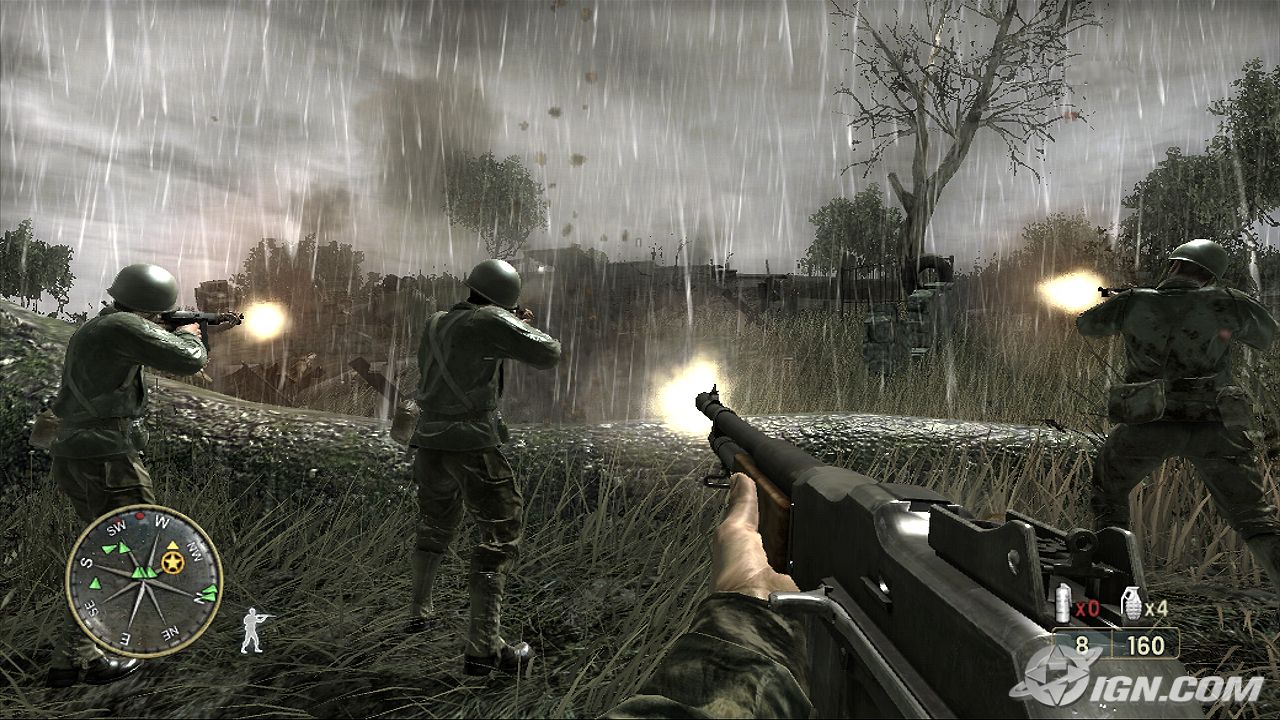Click the double green chevron marker near N
This screenshot has height=720, width=1280.
207,593
